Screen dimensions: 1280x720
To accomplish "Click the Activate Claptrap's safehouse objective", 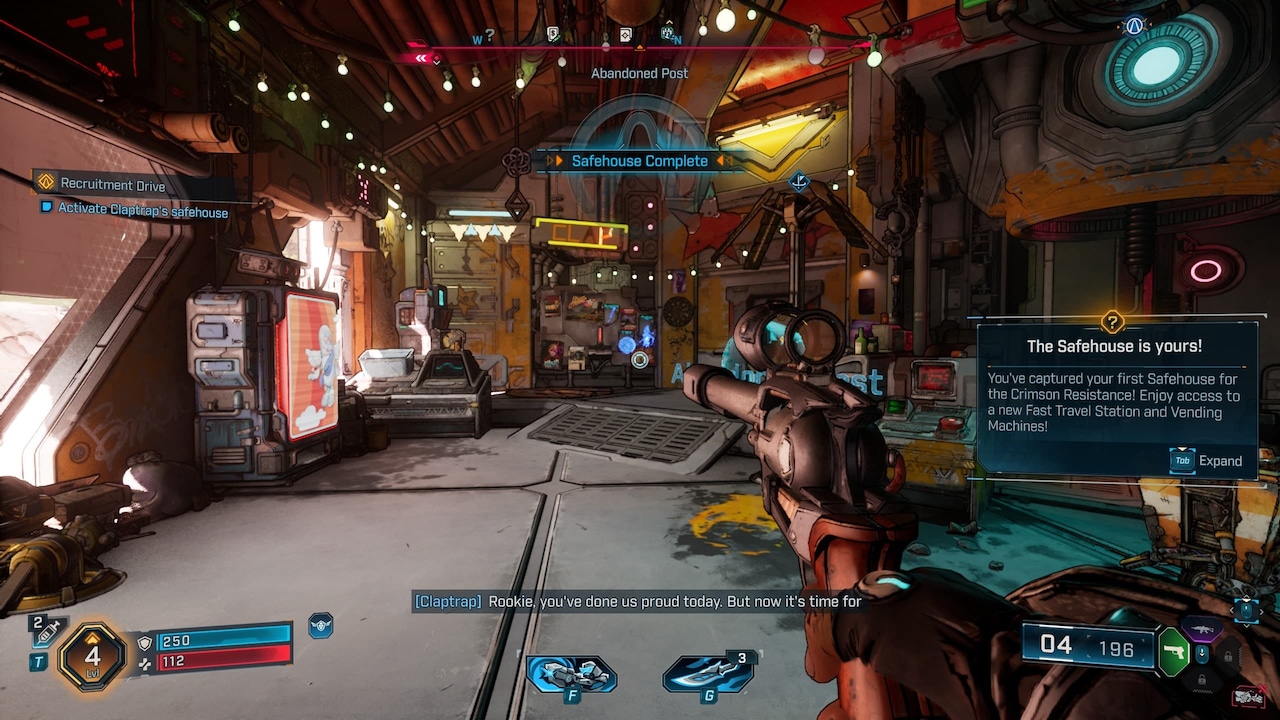I will pyautogui.click(x=142, y=211).
